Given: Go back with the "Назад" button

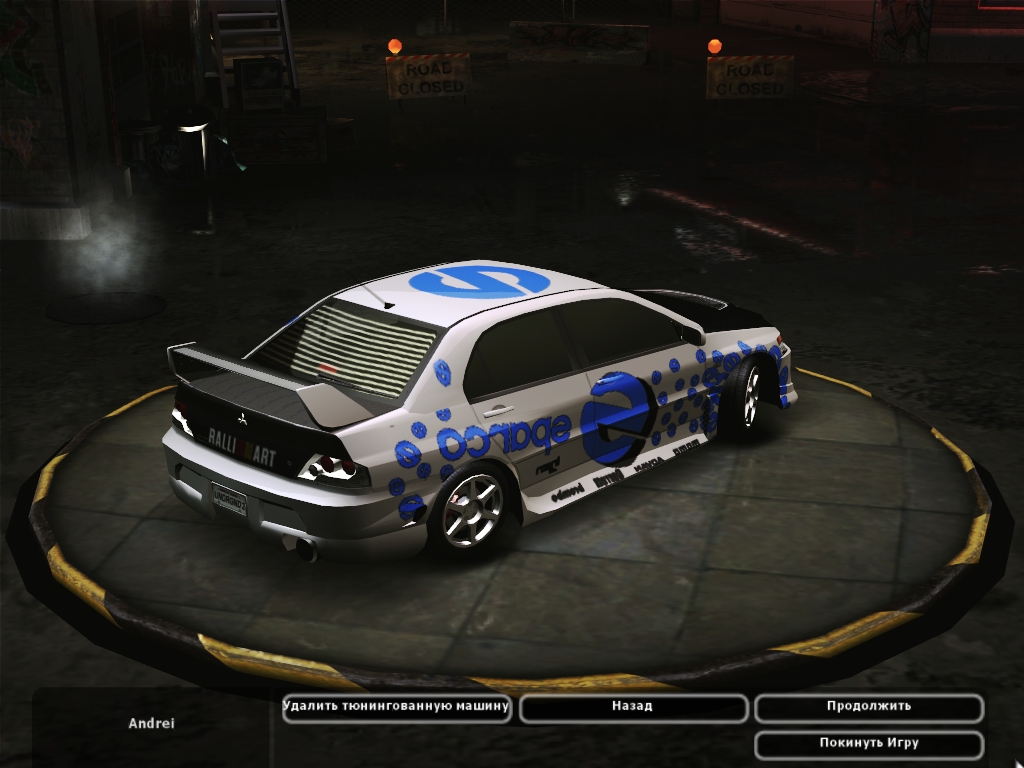Looking at the screenshot, I should (x=633, y=707).
